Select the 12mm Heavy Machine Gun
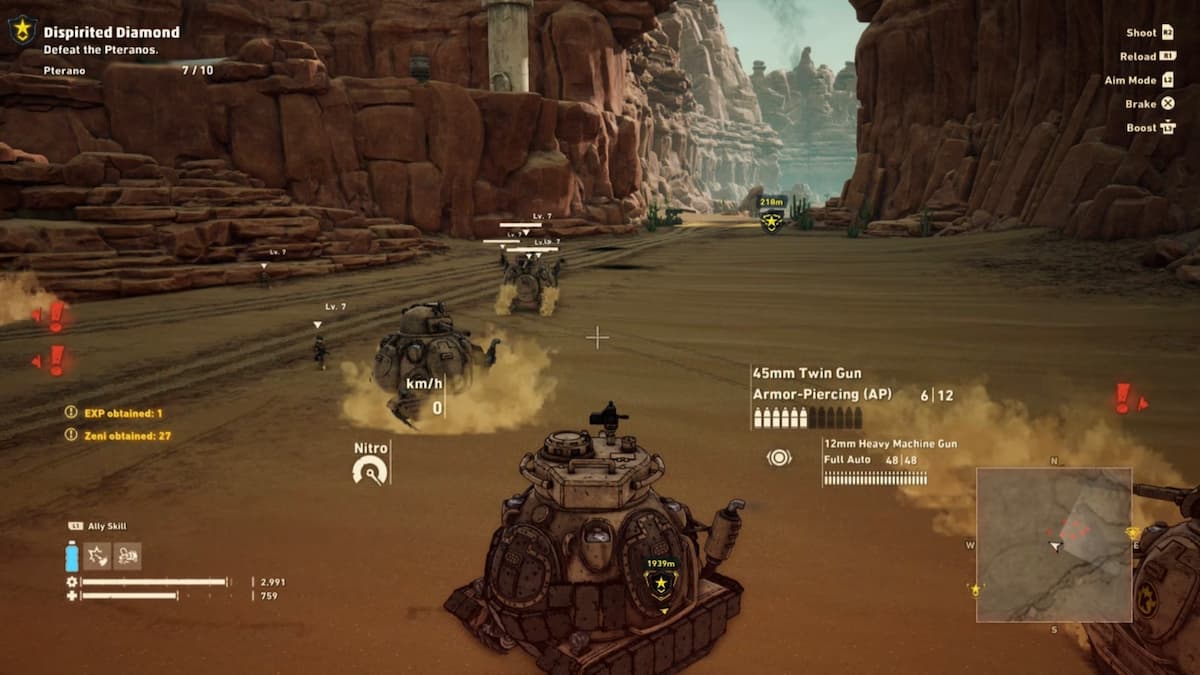This screenshot has width=1200, height=675. click(890, 443)
